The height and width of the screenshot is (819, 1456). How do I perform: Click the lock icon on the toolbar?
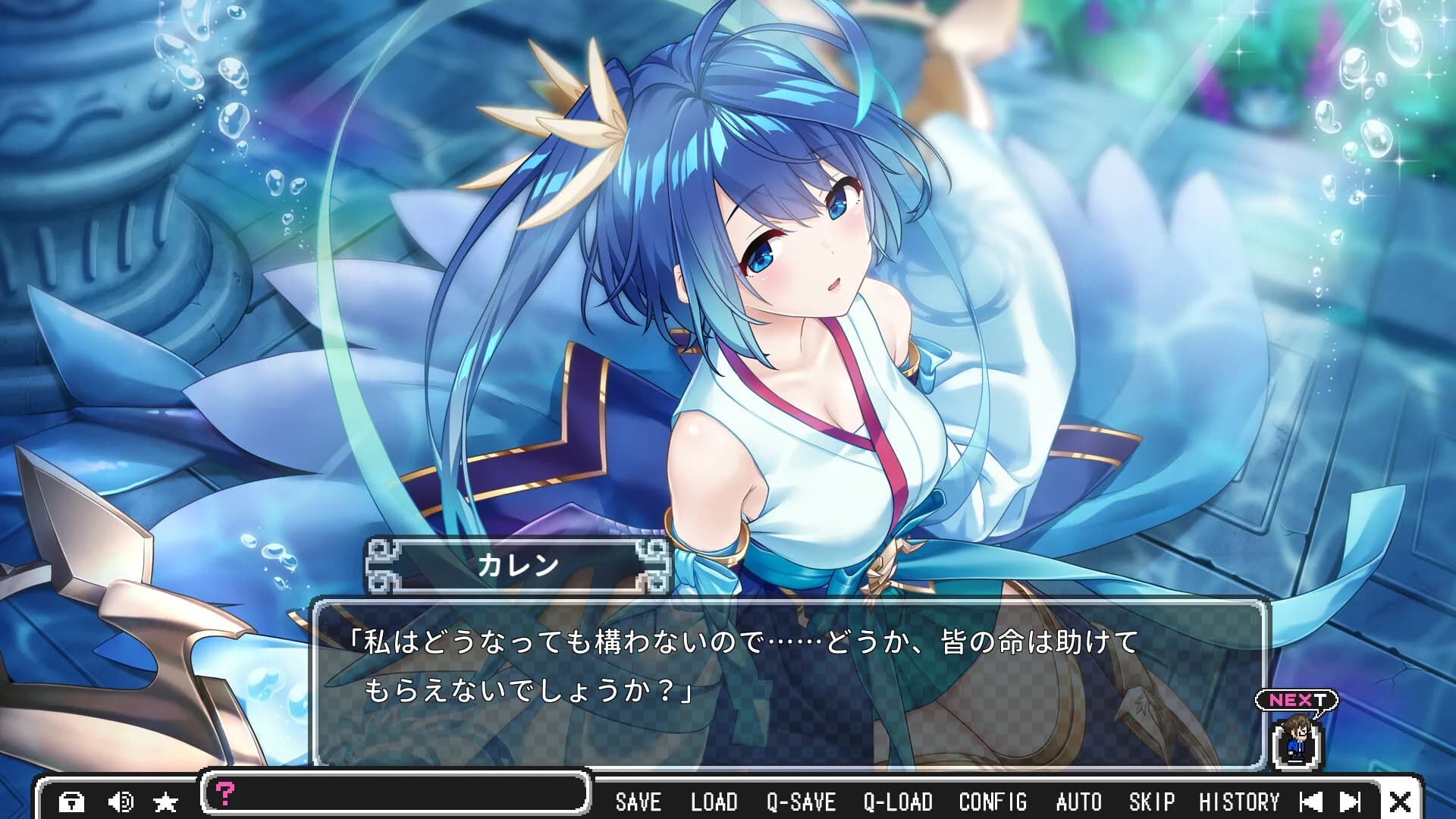[x=72, y=802]
